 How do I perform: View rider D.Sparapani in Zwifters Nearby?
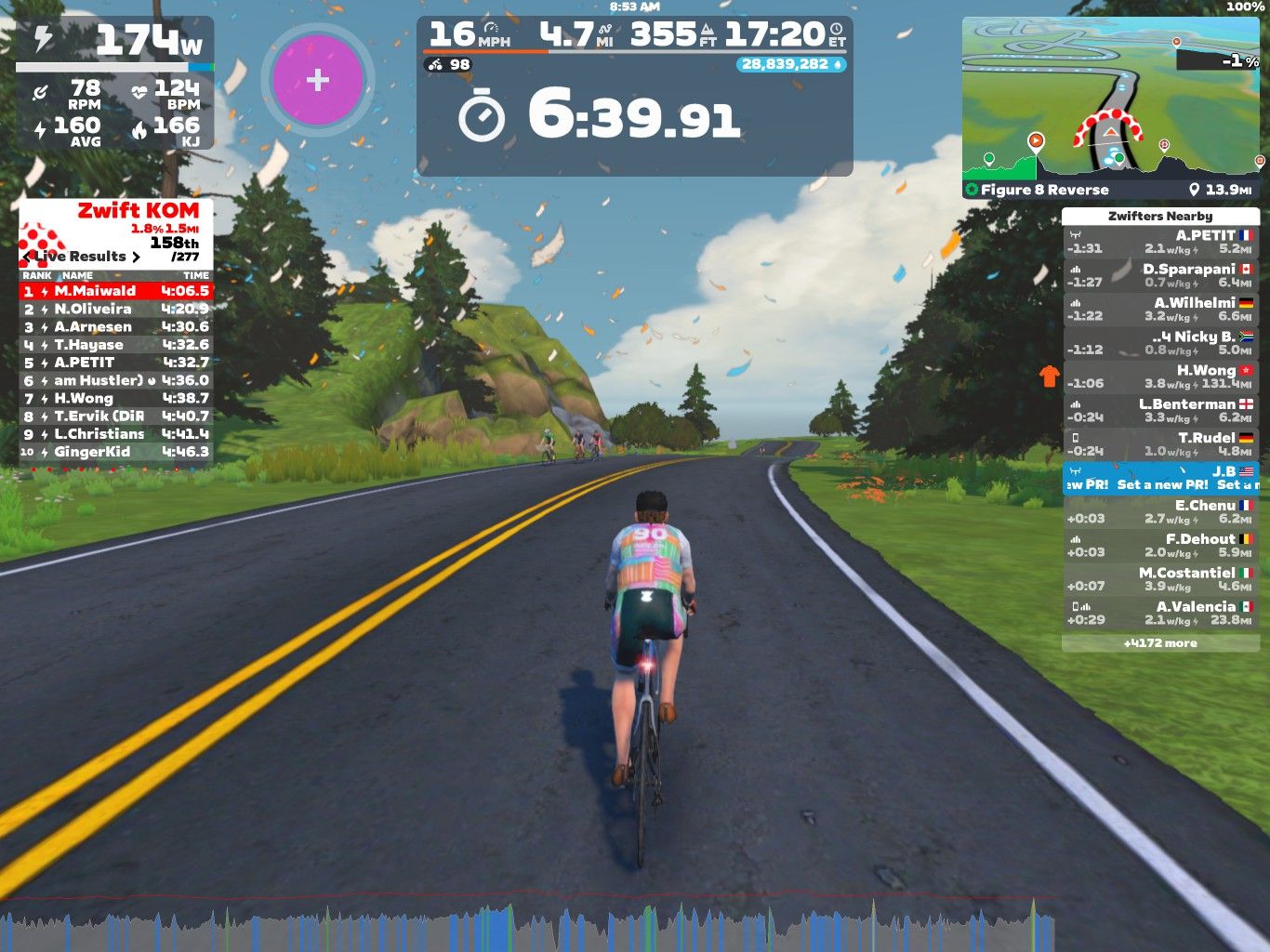[1160, 276]
